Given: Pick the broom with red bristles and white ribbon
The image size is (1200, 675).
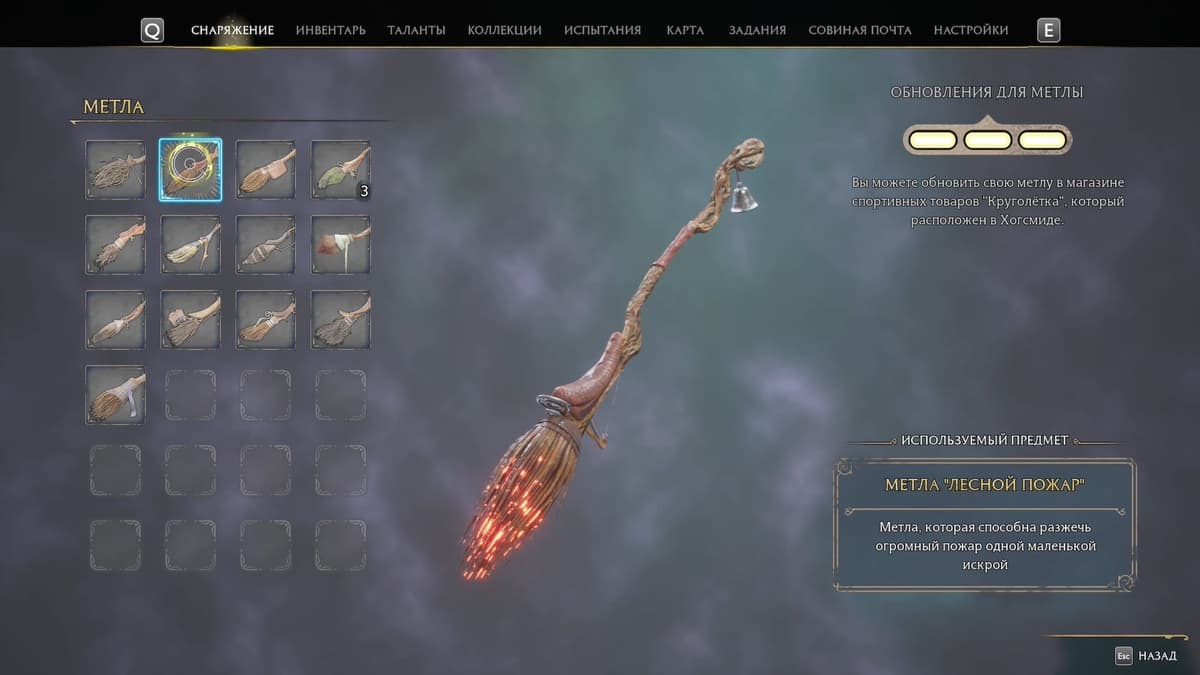Looking at the screenshot, I should pyautogui.click(x=341, y=245).
